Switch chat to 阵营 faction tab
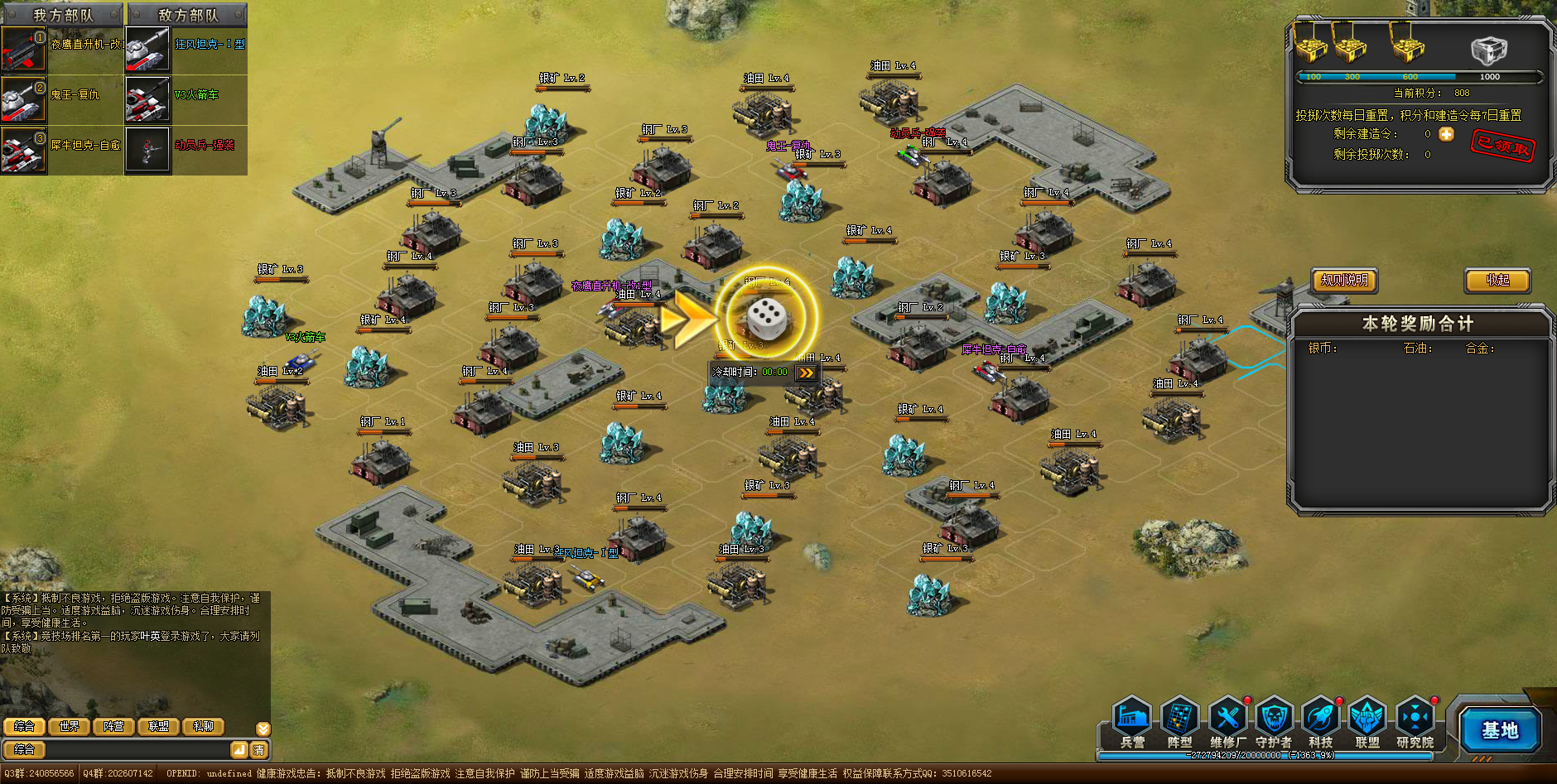This screenshot has width=1557, height=784. pyautogui.click(x=113, y=726)
